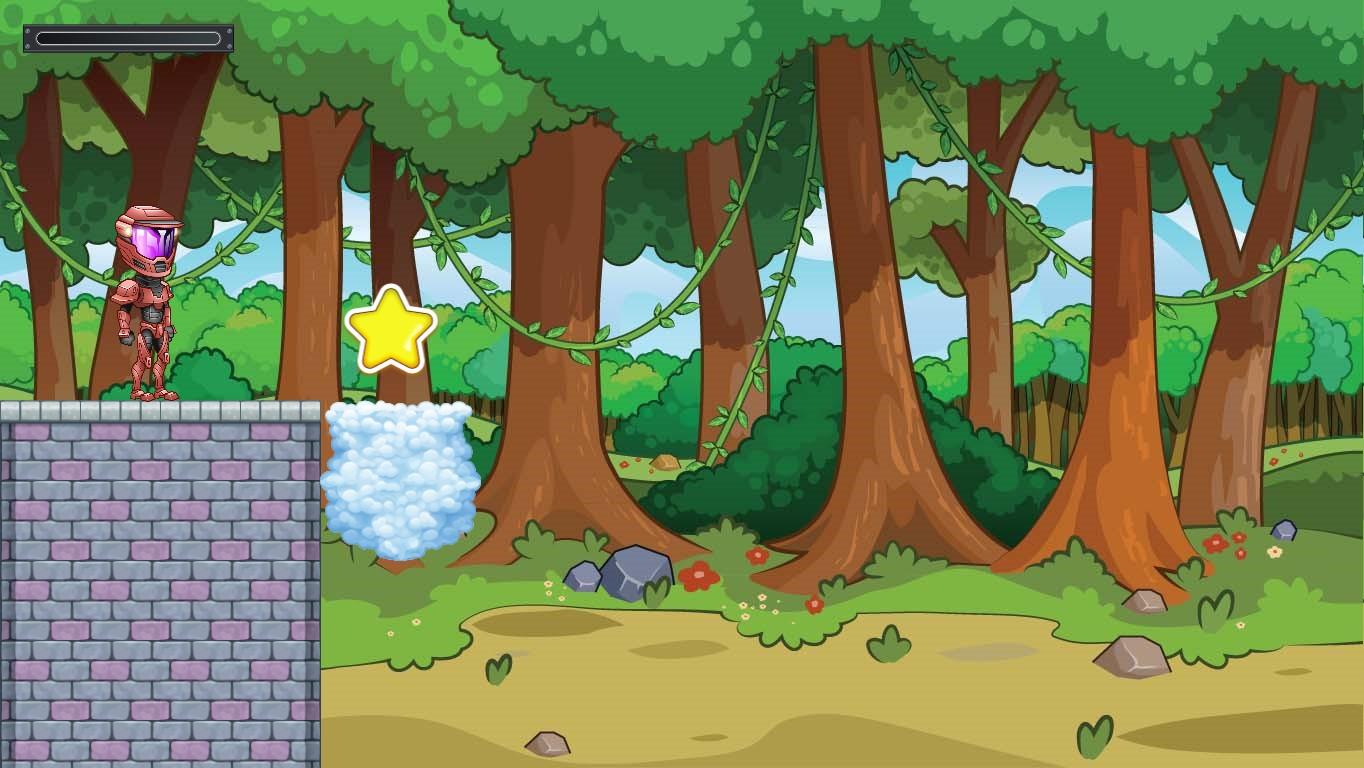Viewport: 1364px width, 768px height.
Task: Click the robot's clenched fist
Action: tap(125, 340)
